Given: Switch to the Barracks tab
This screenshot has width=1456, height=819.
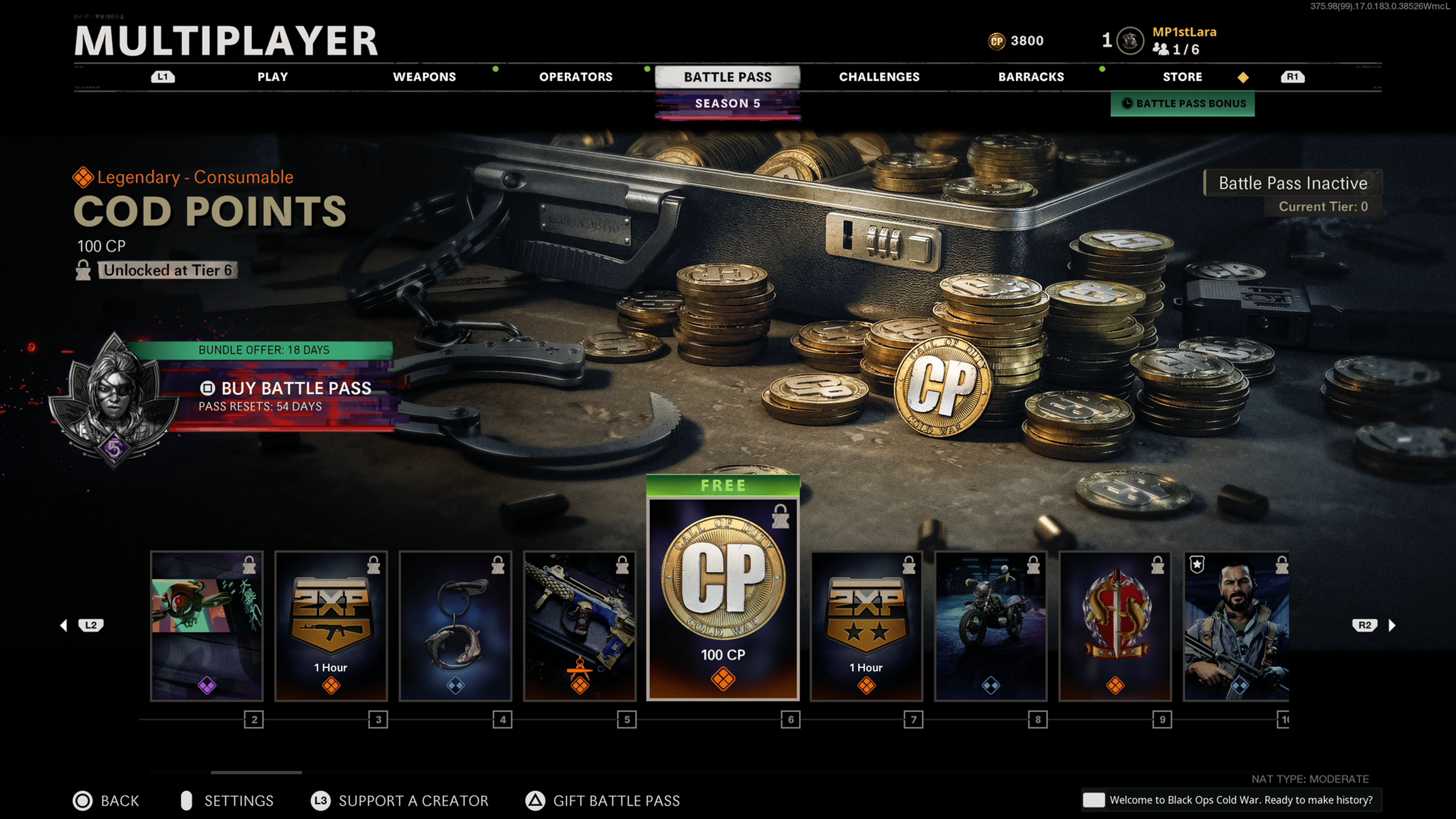Looking at the screenshot, I should pyautogui.click(x=1031, y=77).
